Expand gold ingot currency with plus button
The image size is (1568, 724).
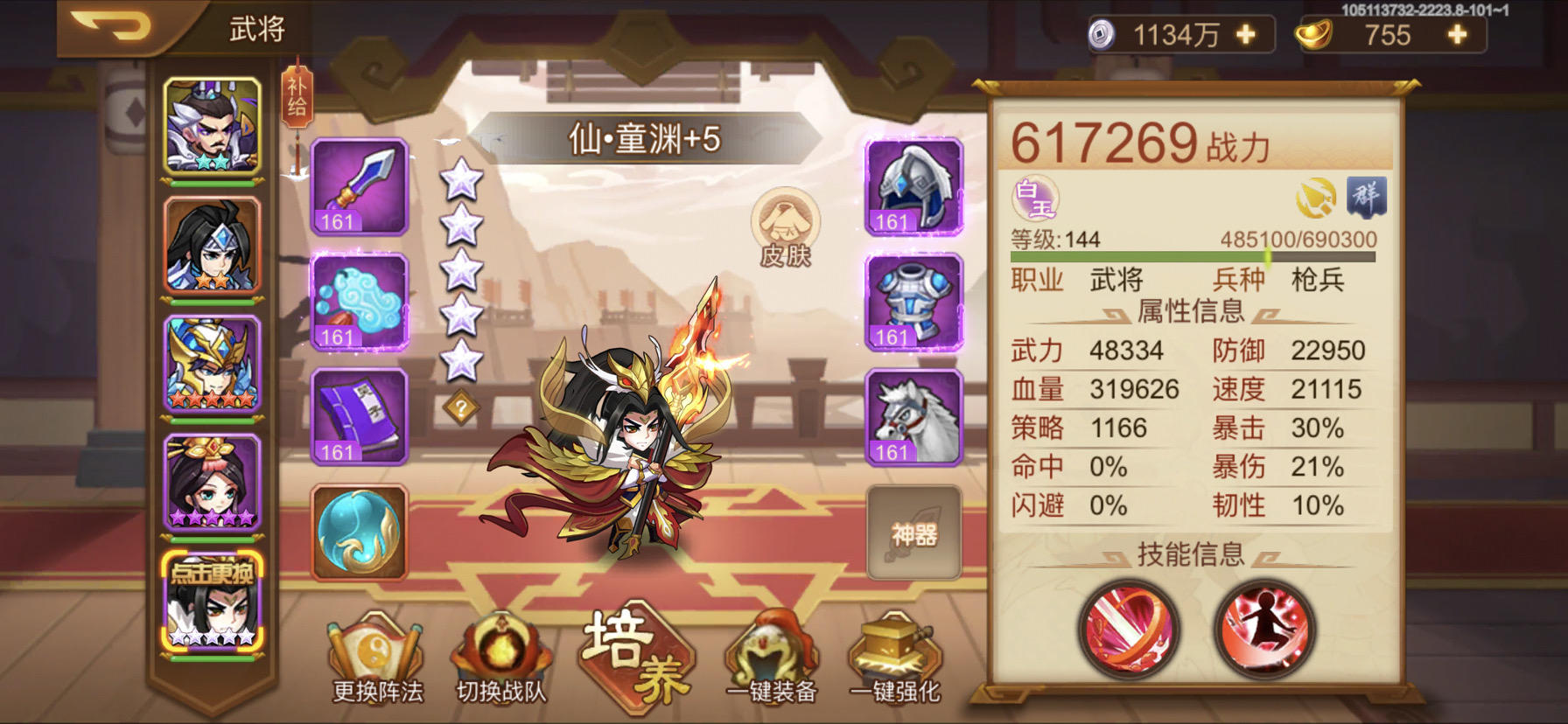[1455, 36]
